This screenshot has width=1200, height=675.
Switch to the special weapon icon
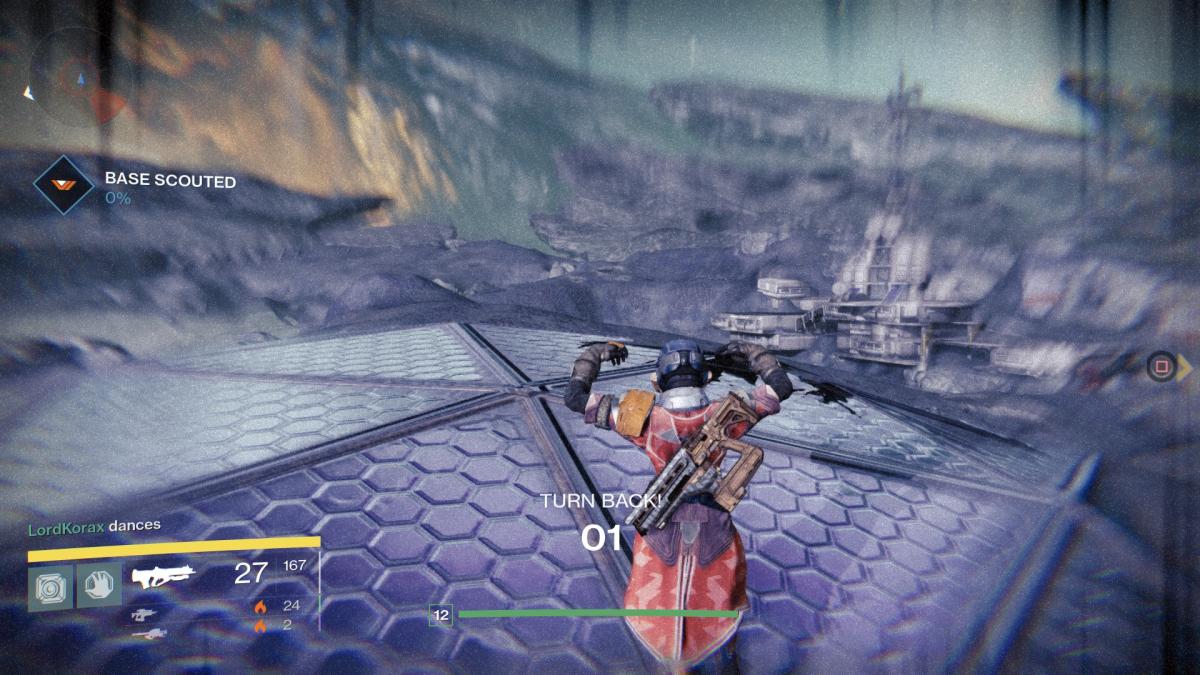pos(146,614)
